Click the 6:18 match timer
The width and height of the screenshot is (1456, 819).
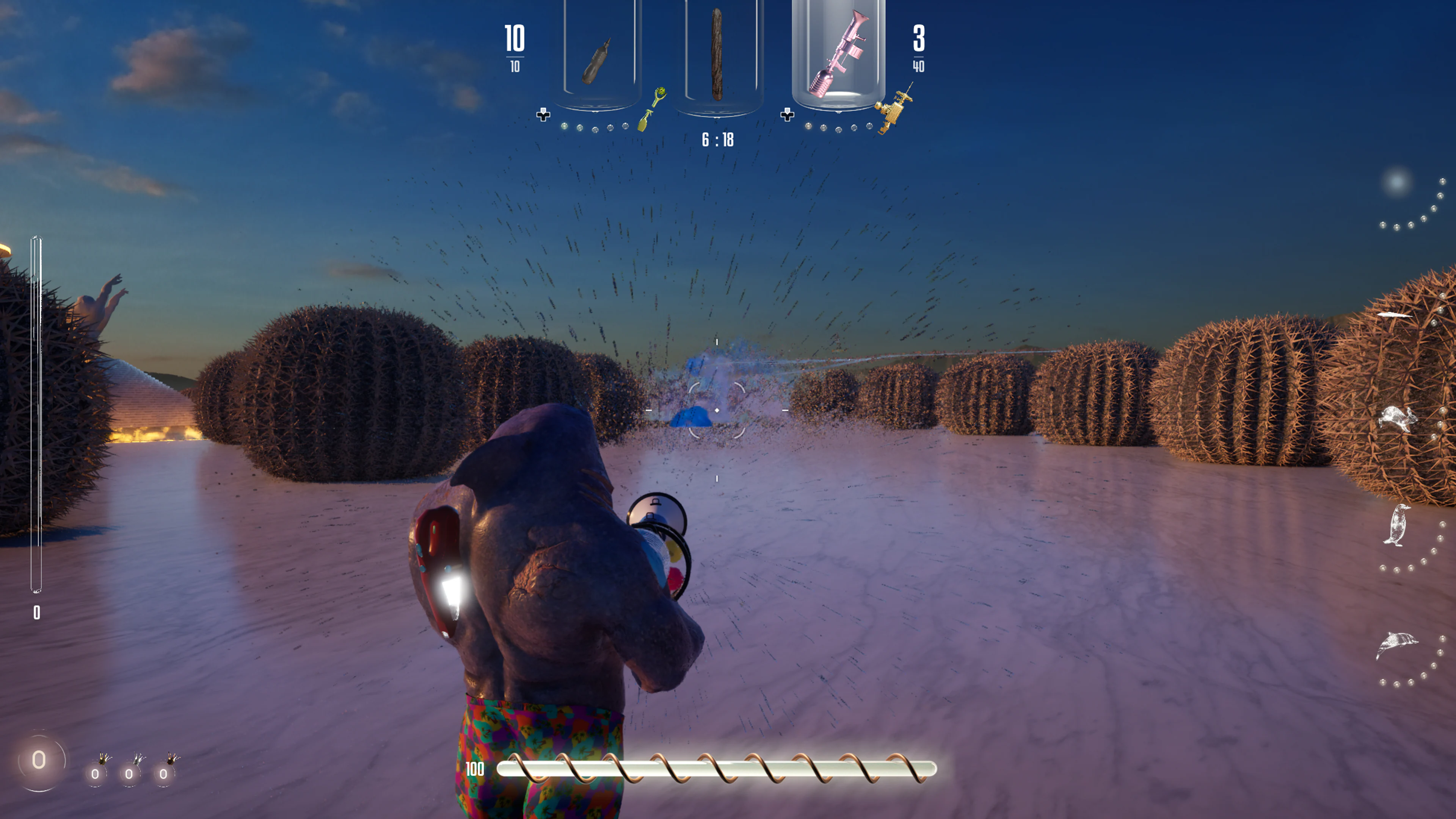pyautogui.click(x=717, y=139)
